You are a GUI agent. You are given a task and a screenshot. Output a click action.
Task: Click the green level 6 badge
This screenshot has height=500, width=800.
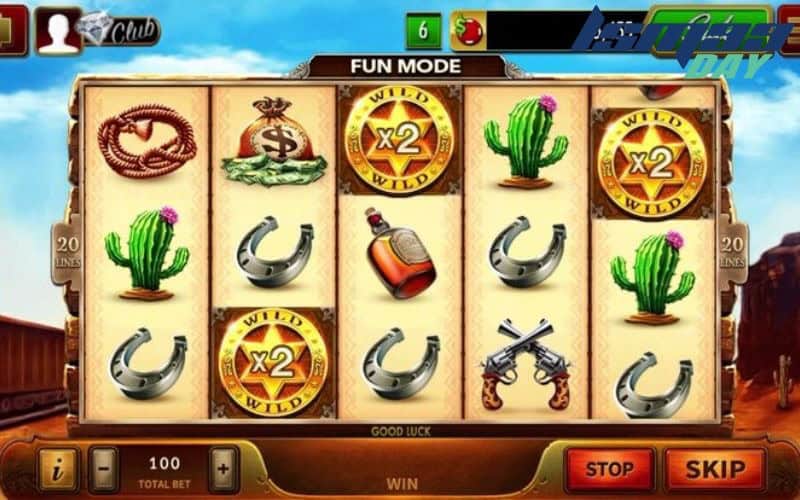[x=423, y=31]
